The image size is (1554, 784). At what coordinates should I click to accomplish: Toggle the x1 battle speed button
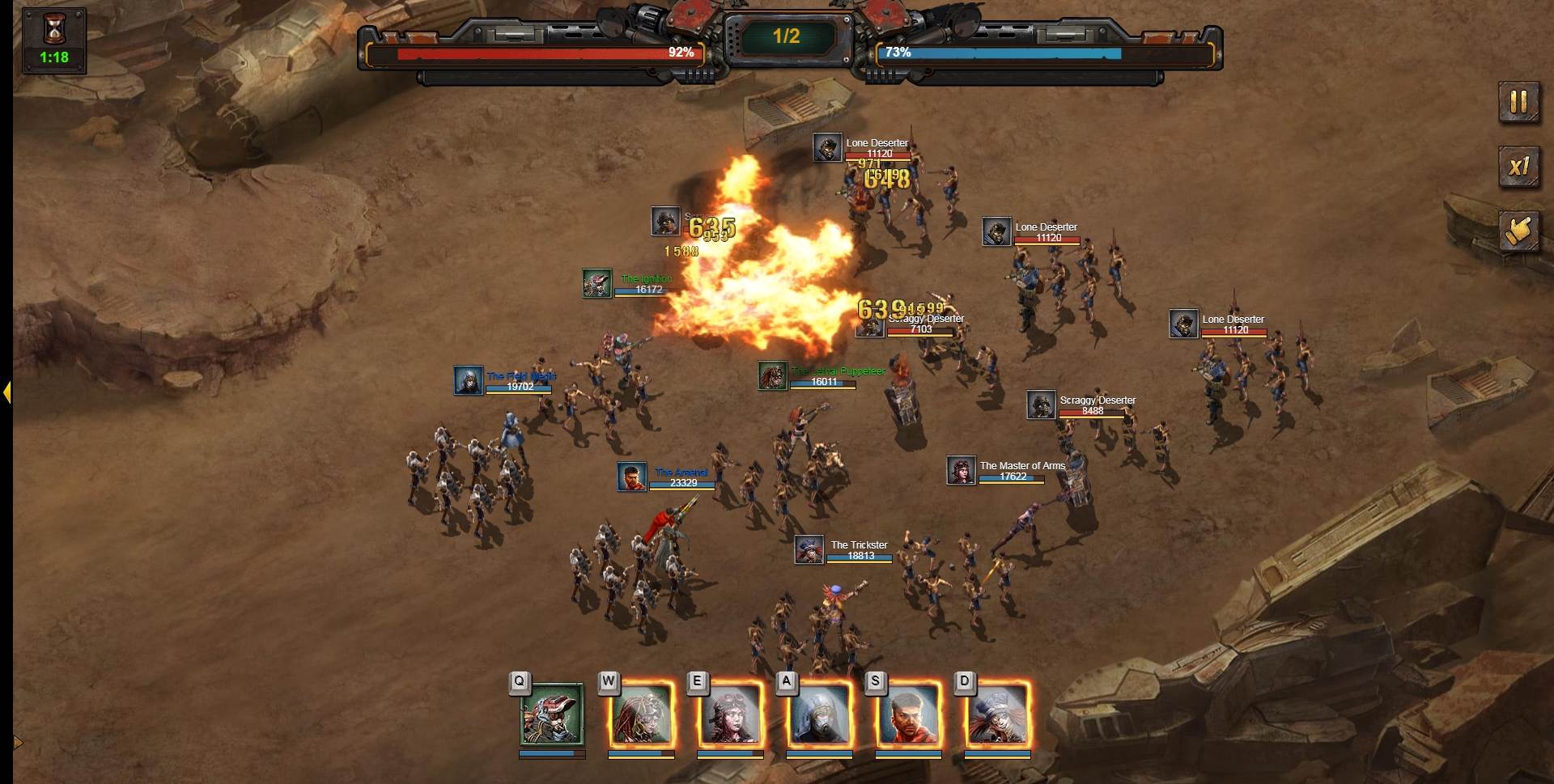pos(1518,167)
